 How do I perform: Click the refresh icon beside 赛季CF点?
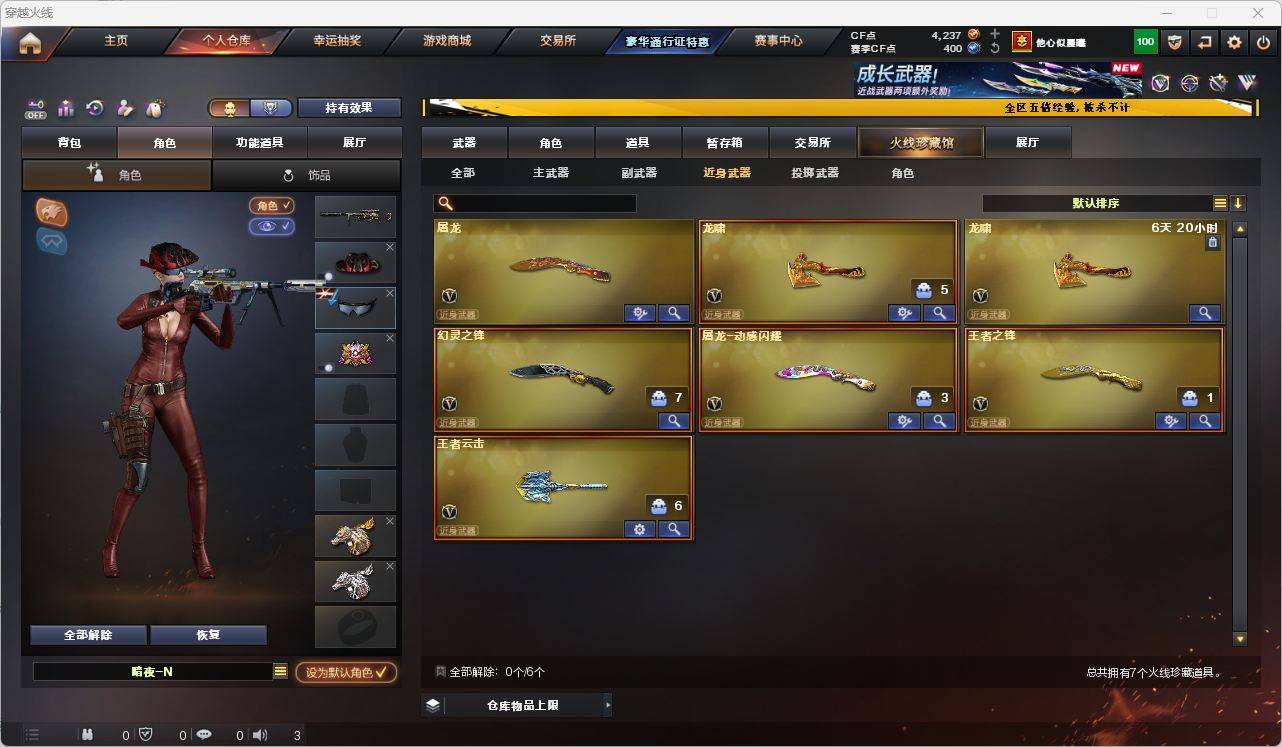[x=996, y=48]
